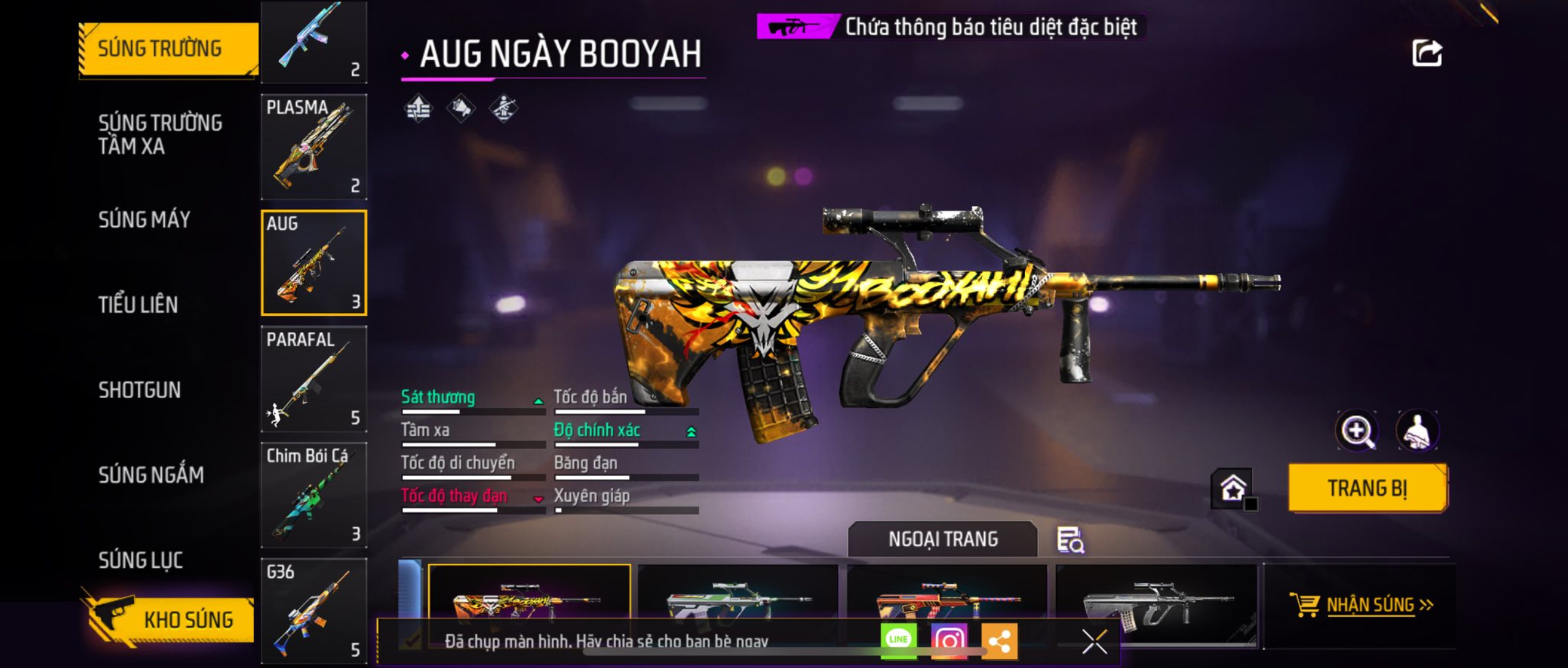This screenshot has height=668, width=1568.
Task: Open the SÚNG MÁY weapon category
Action: tap(144, 219)
